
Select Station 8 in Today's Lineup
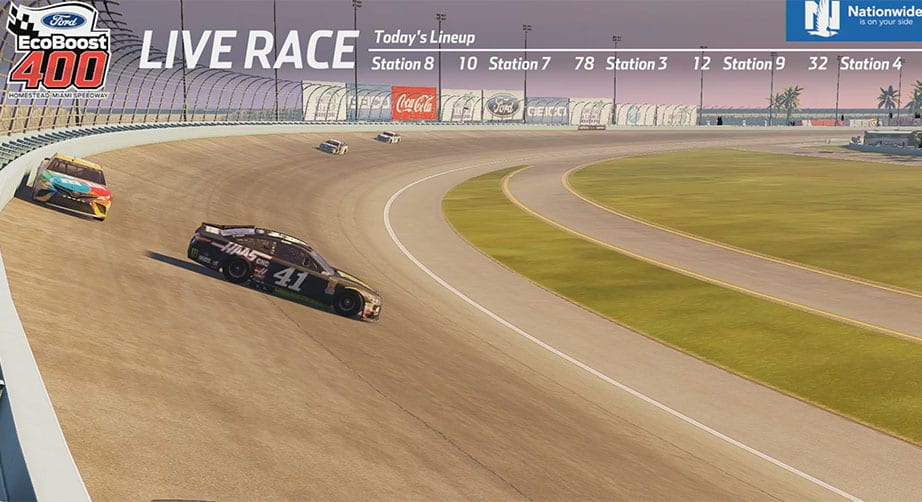pyautogui.click(x=402, y=64)
